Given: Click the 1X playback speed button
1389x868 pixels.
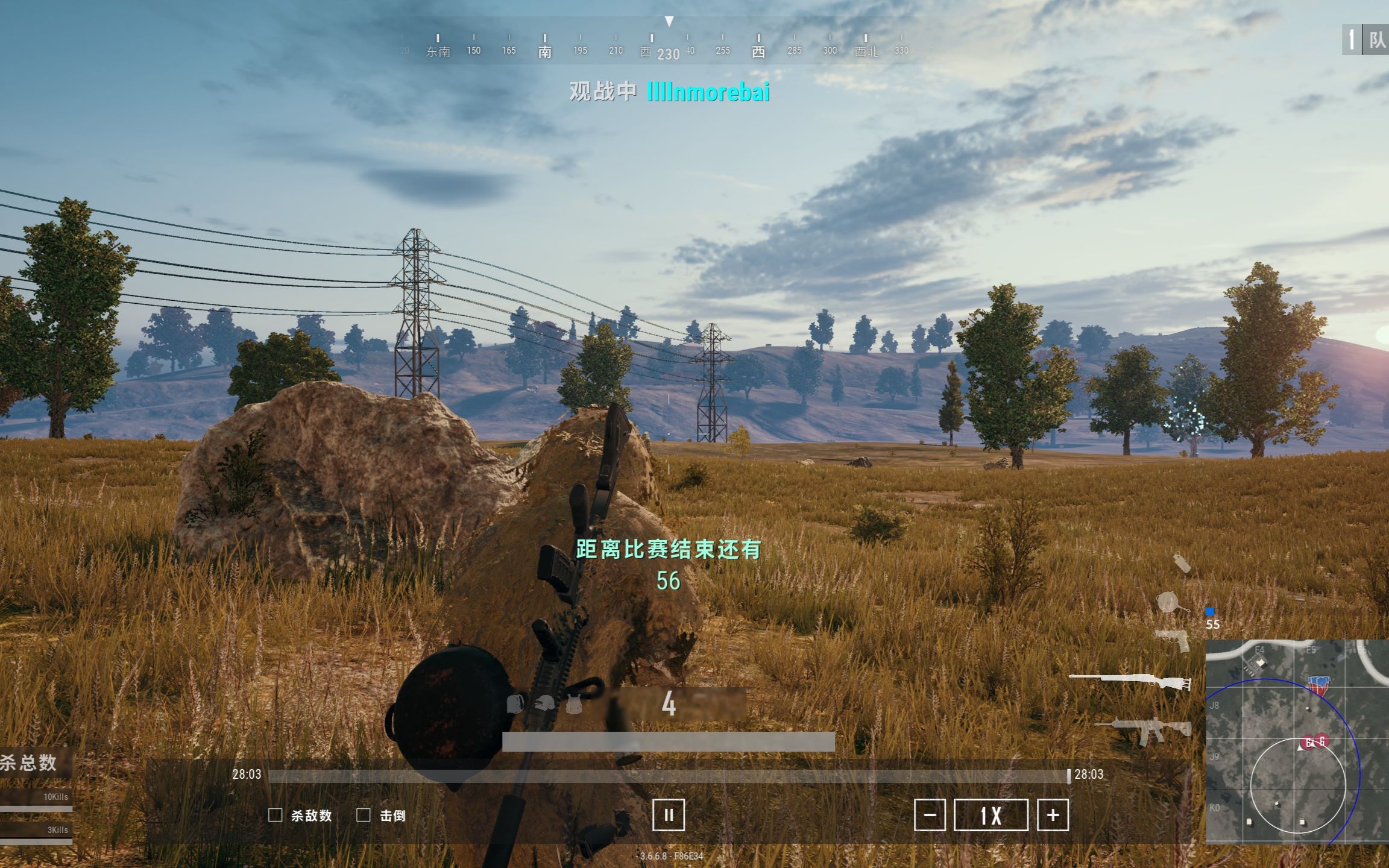Looking at the screenshot, I should tap(991, 815).
